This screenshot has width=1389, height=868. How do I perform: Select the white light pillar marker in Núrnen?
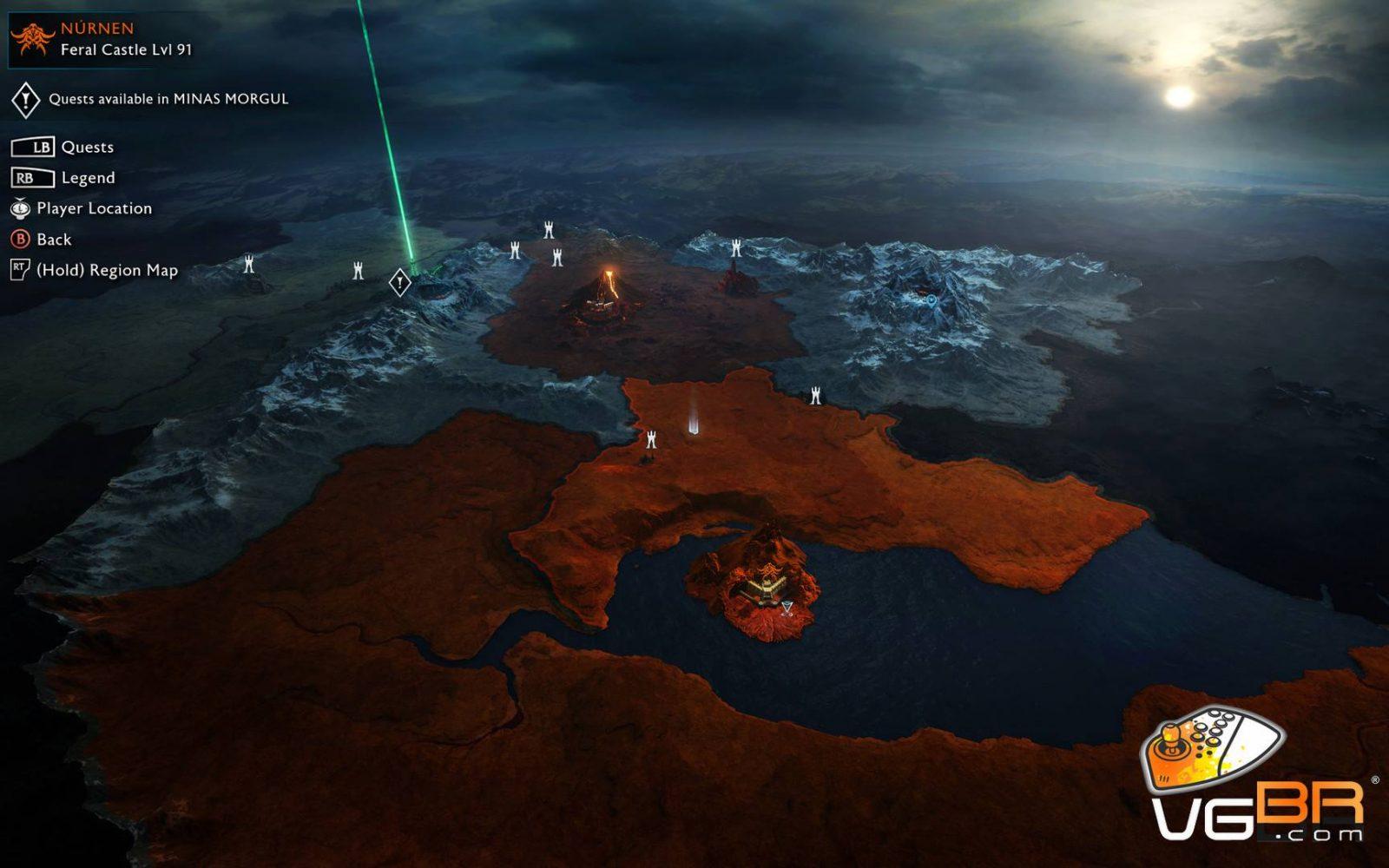pos(693,412)
